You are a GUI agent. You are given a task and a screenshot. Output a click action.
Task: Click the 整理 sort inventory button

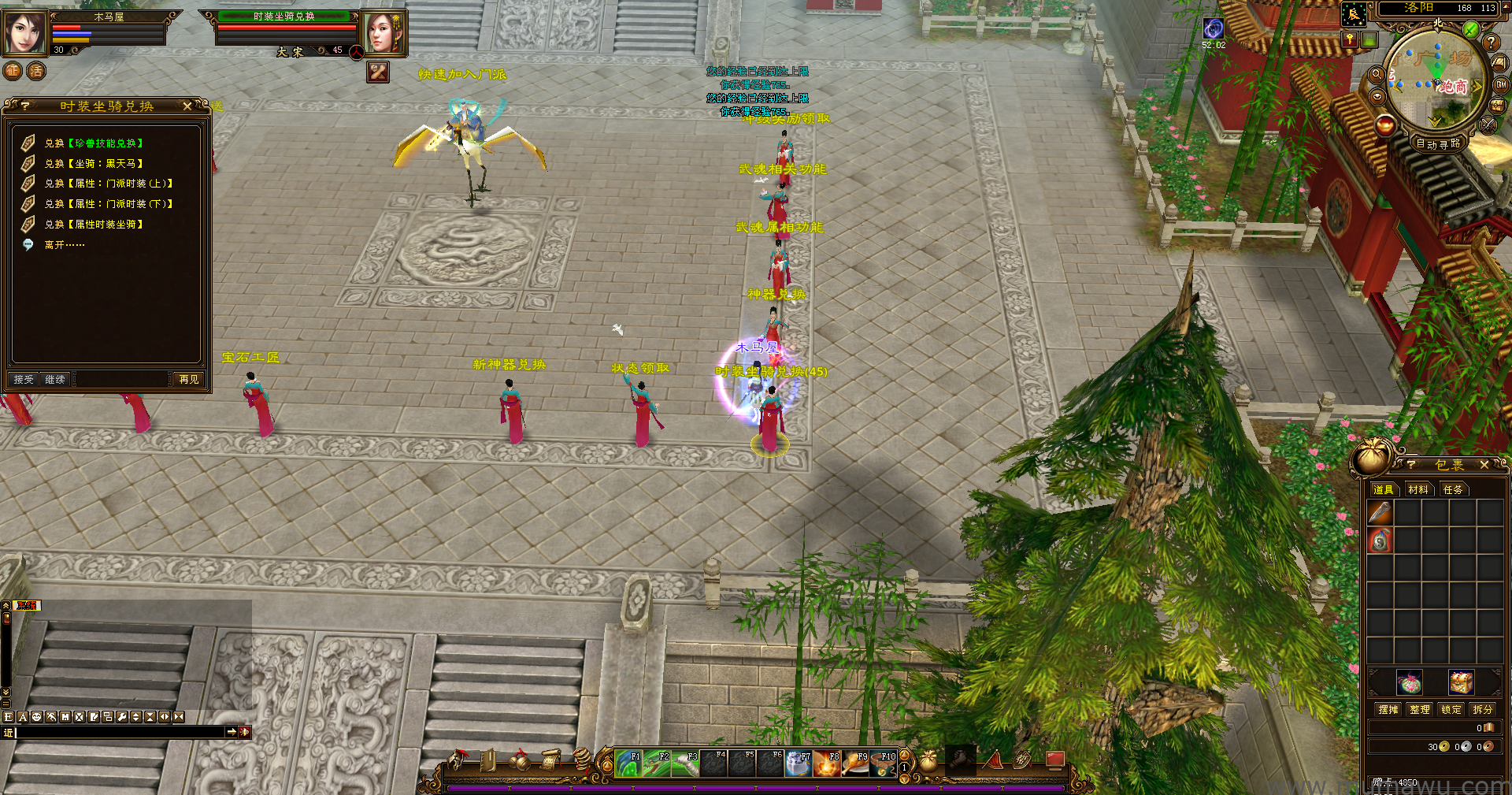pos(1420,710)
